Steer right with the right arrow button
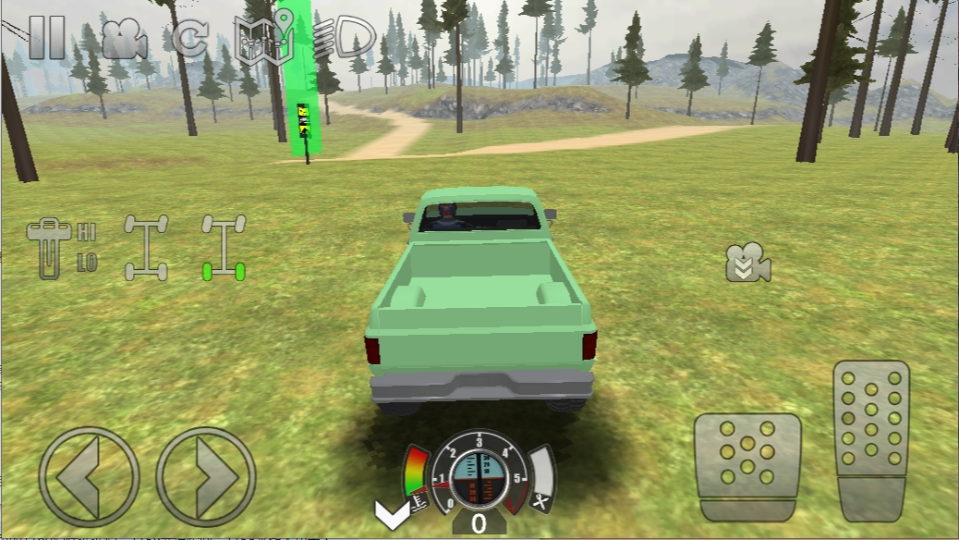The image size is (959, 540). 206,477
